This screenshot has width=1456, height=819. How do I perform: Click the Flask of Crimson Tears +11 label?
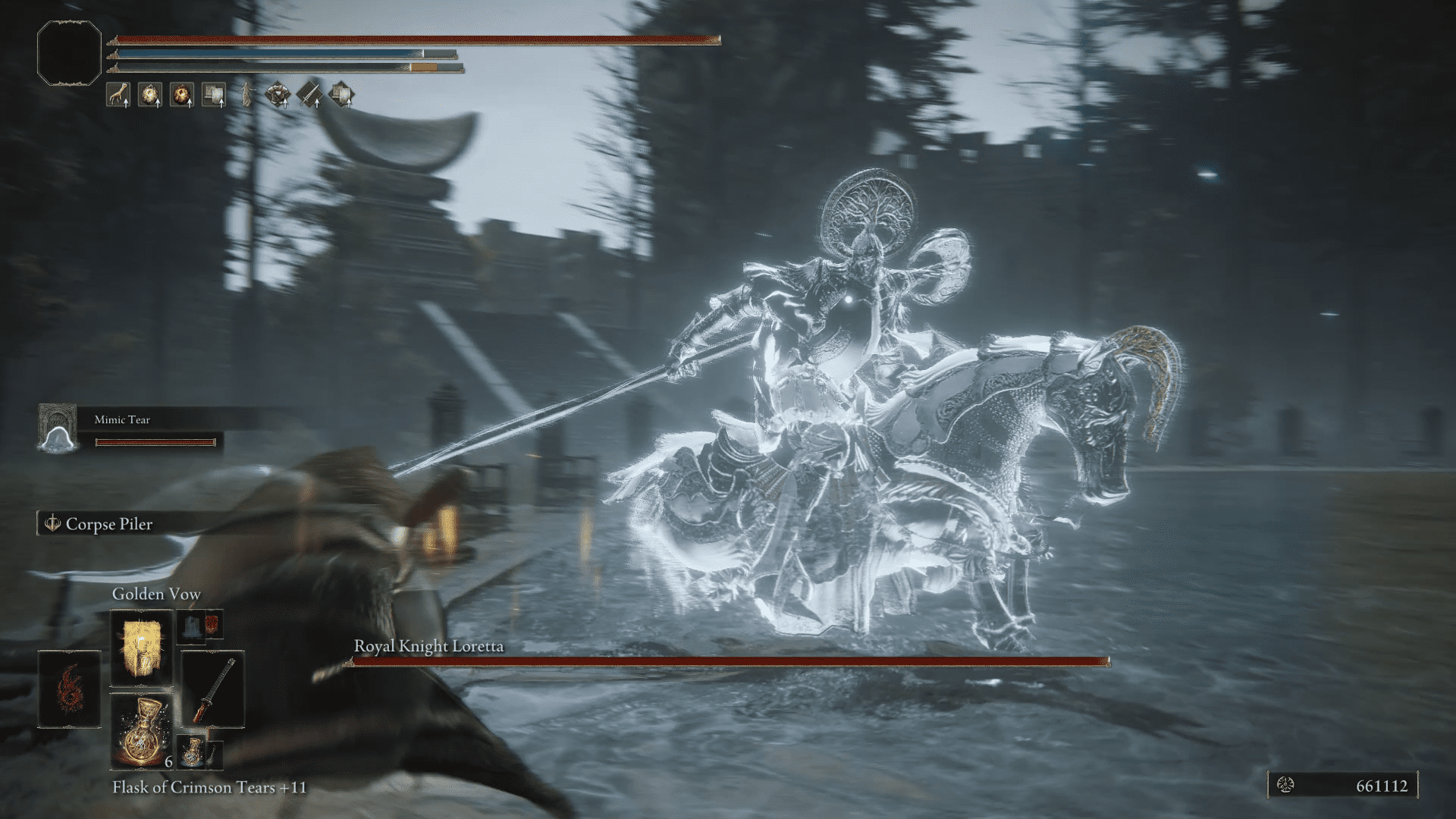click(x=209, y=788)
